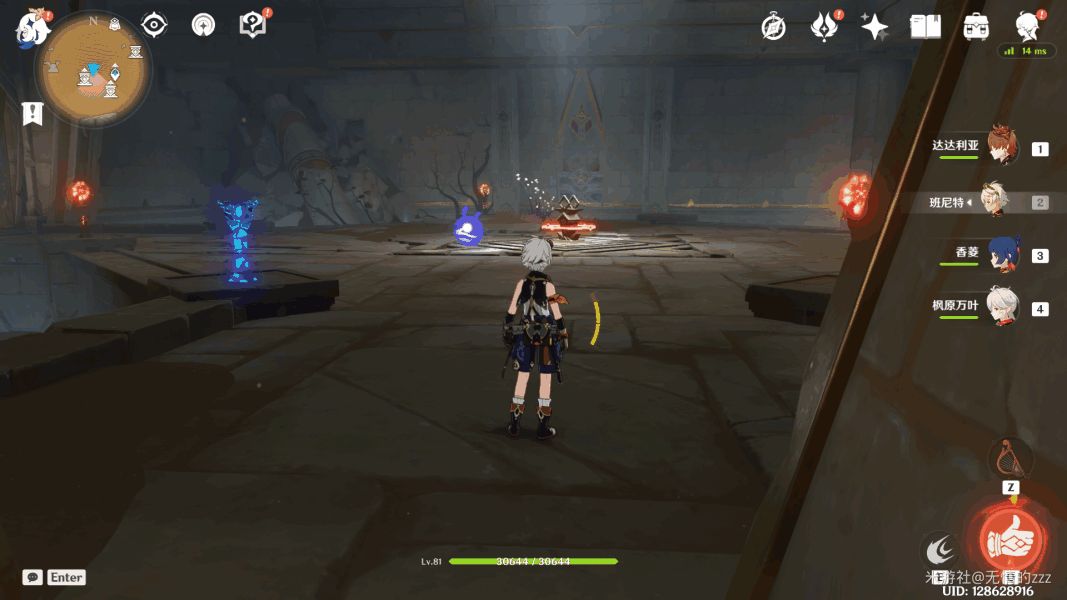Open the winged Battle Pass icon
The height and width of the screenshot is (600, 1067).
coord(825,27)
